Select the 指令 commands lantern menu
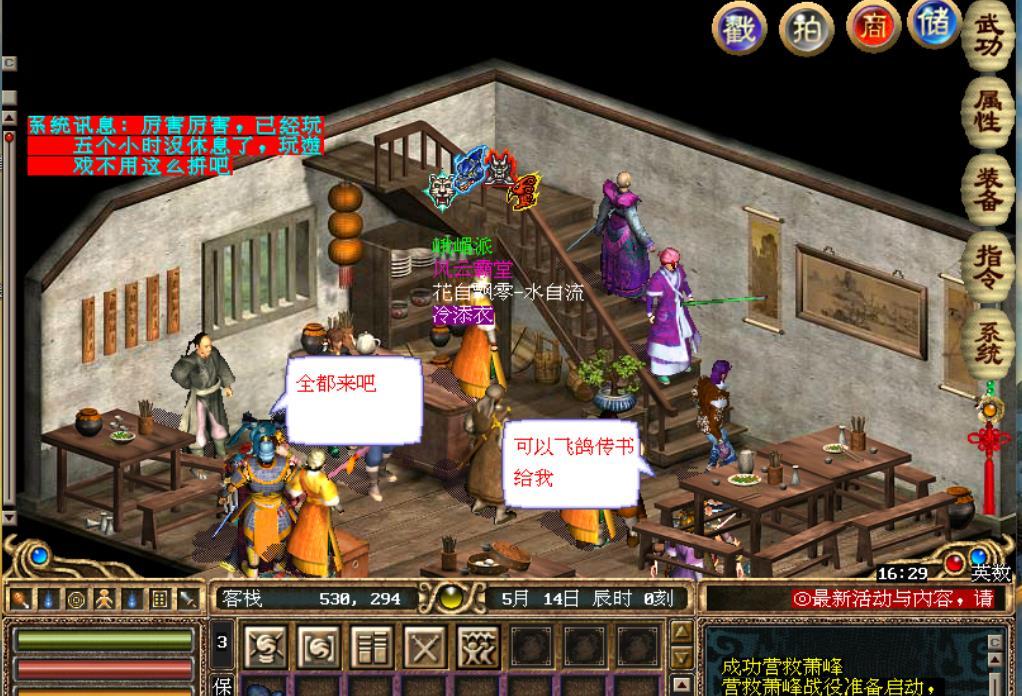Screen dimensions: 1022x696 click(x=988, y=265)
